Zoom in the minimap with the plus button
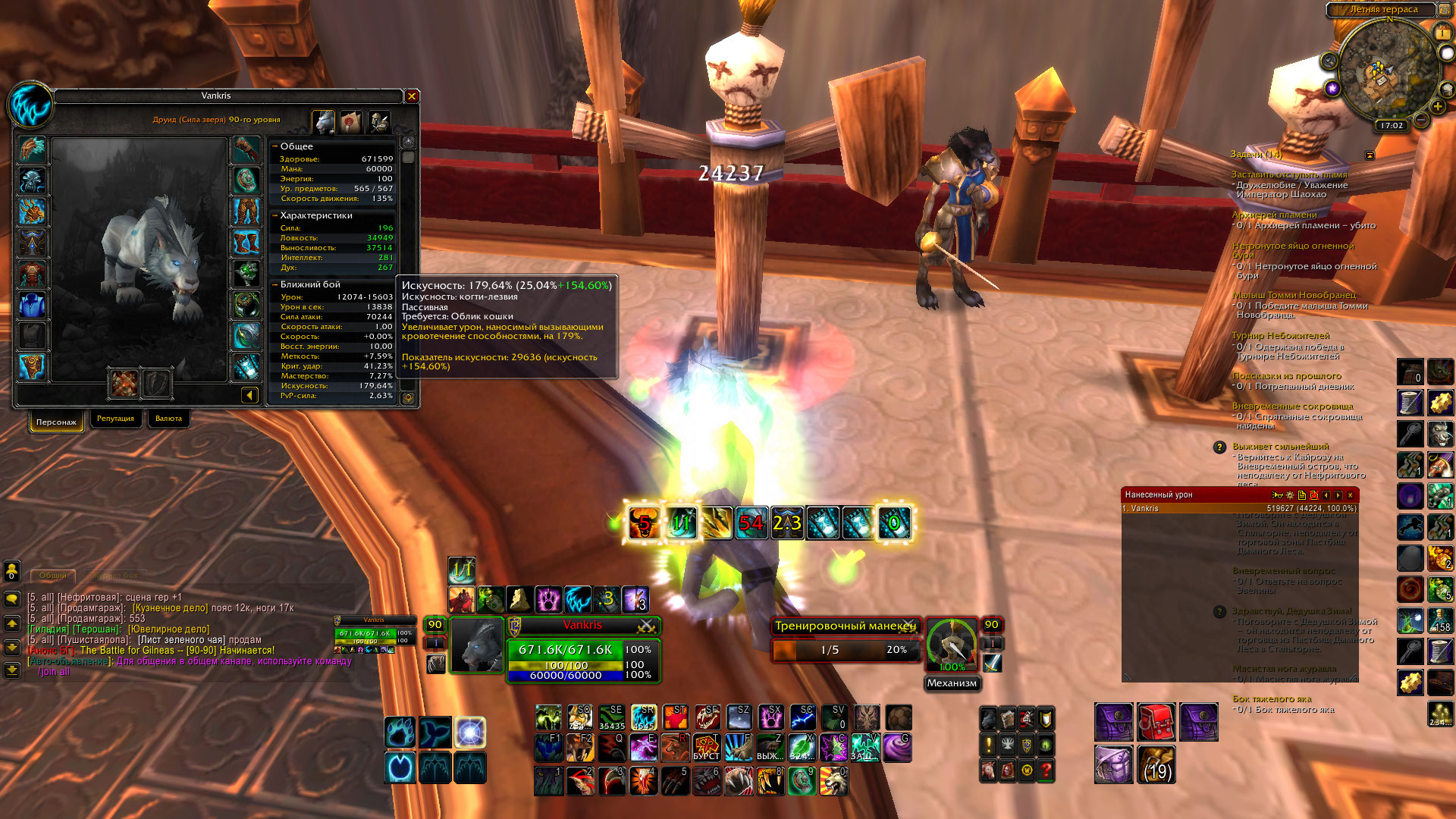 [1437, 107]
